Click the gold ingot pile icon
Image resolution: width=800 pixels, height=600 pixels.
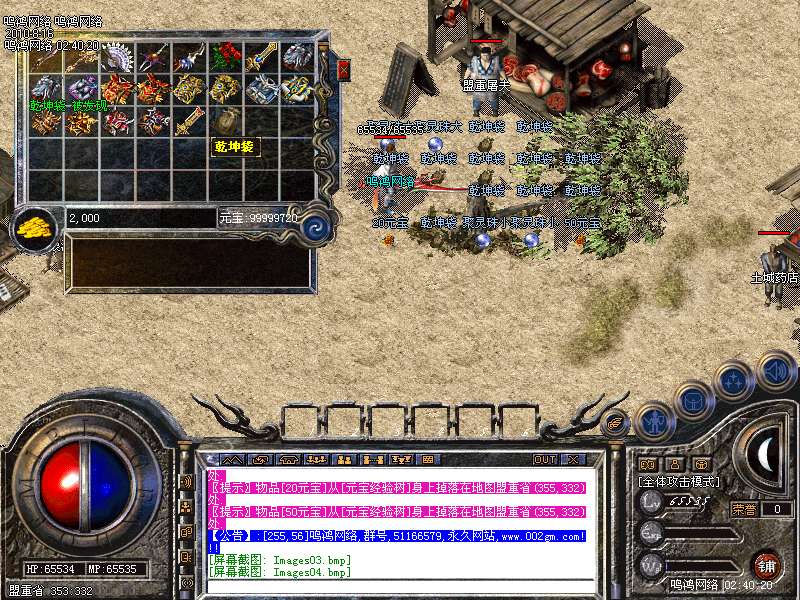point(36,225)
